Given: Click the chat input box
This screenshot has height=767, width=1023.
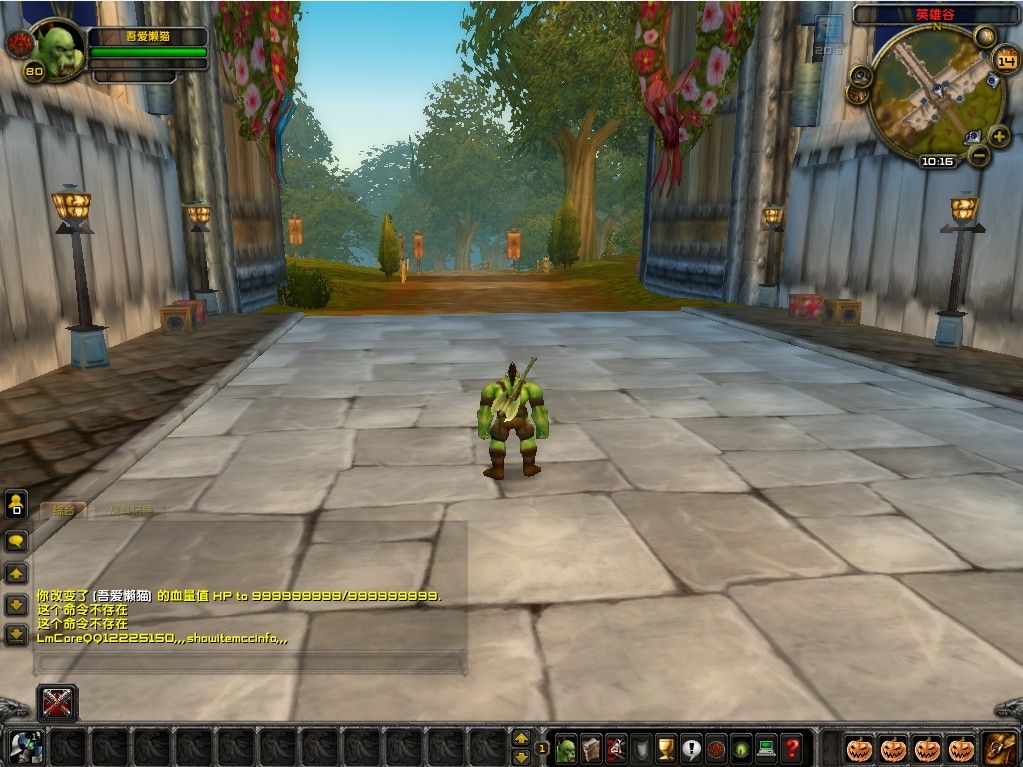Looking at the screenshot, I should click(x=250, y=661).
